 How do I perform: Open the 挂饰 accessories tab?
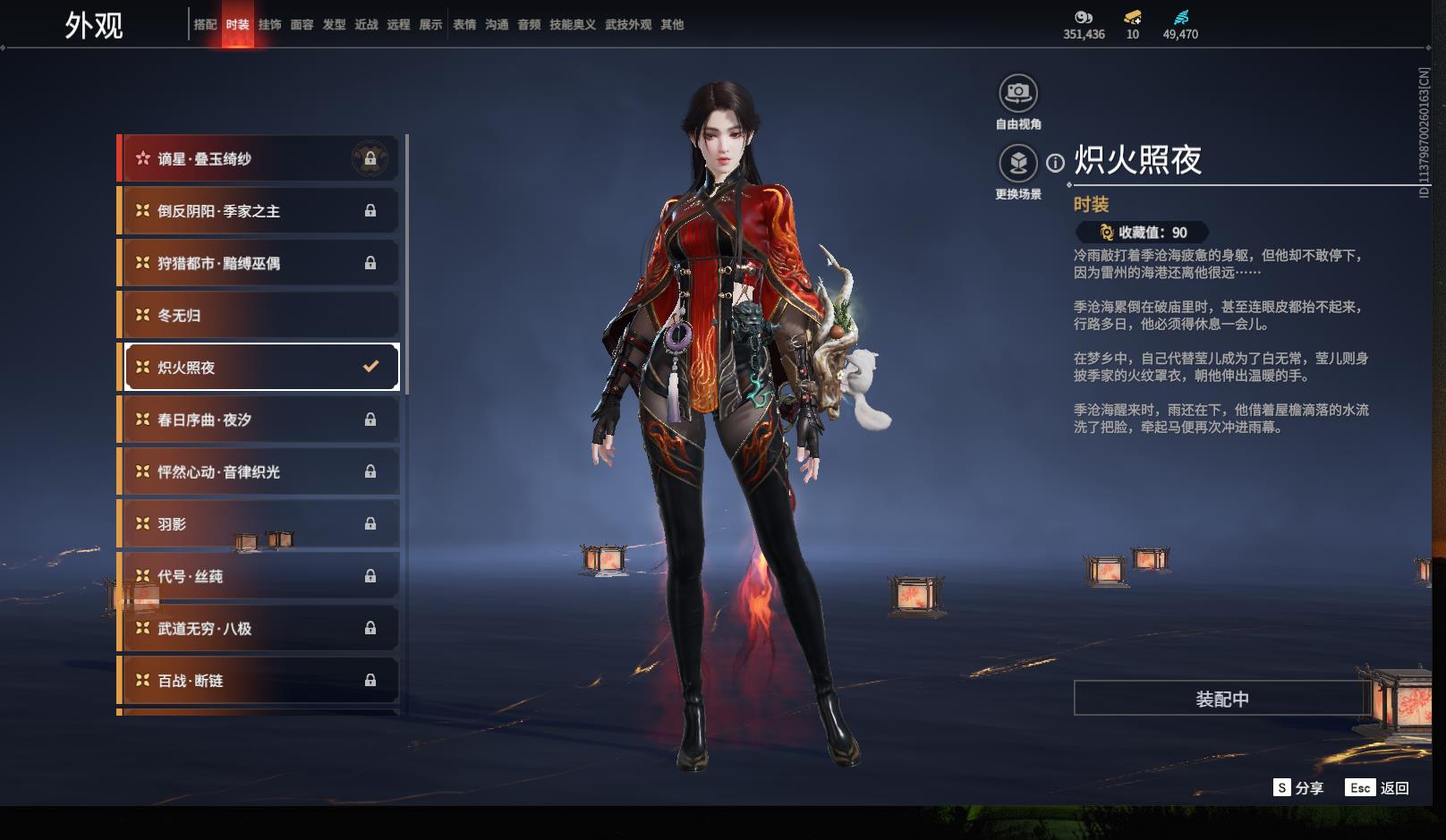pos(269,25)
